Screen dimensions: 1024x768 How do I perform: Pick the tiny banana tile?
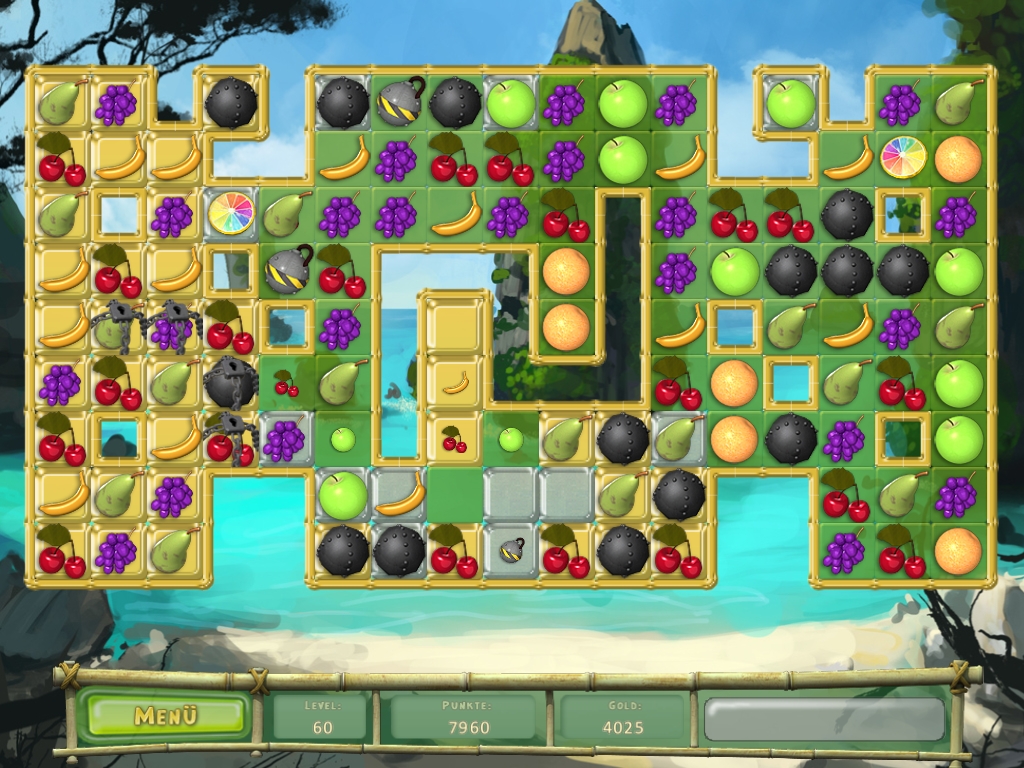point(456,381)
